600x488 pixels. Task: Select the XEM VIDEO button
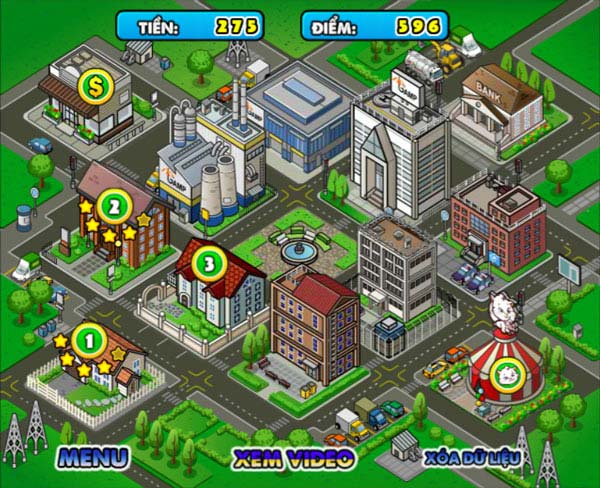coord(293,458)
